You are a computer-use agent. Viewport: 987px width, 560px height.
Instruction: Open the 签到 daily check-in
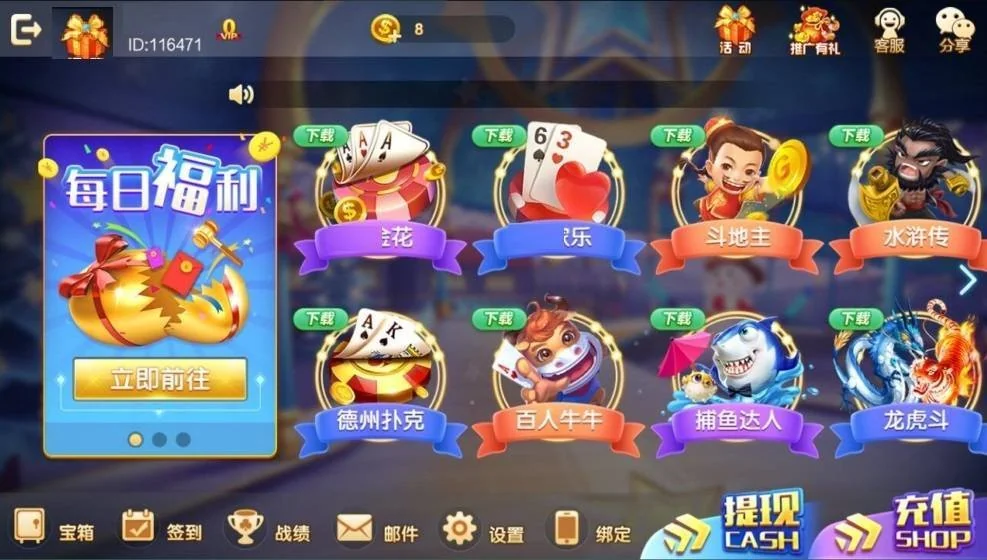coord(162,528)
